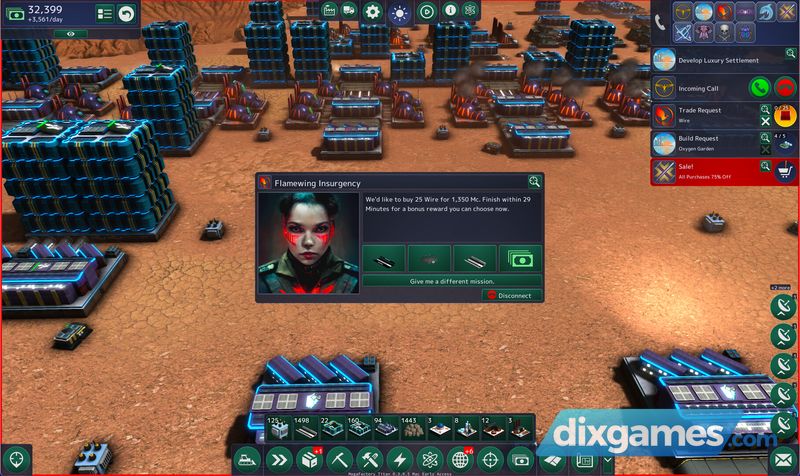Image resolution: width=800 pixels, height=476 pixels.
Task: Dismiss the Wire trade request
Action: pos(766,122)
